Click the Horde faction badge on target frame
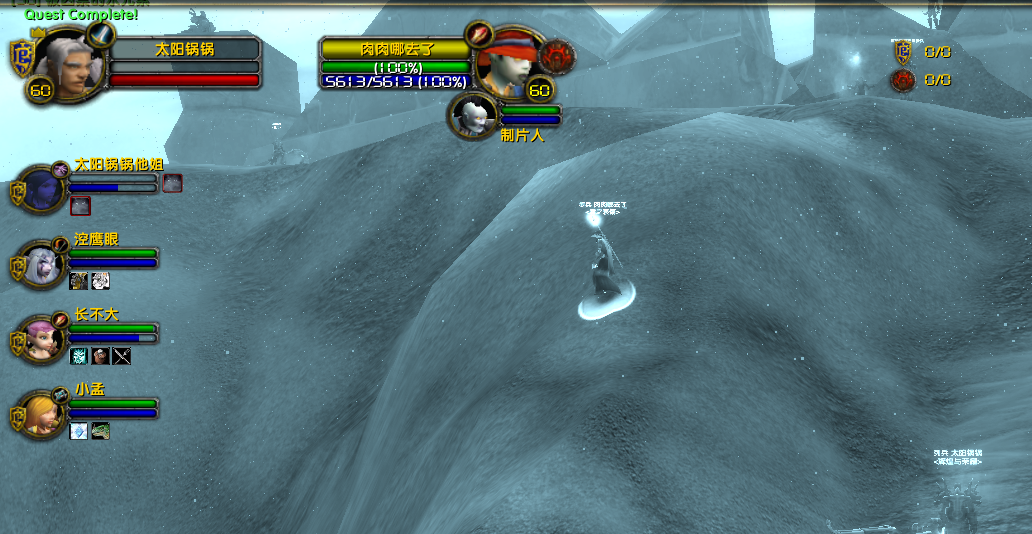Image resolution: width=1032 pixels, height=534 pixels. pos(556,54)
